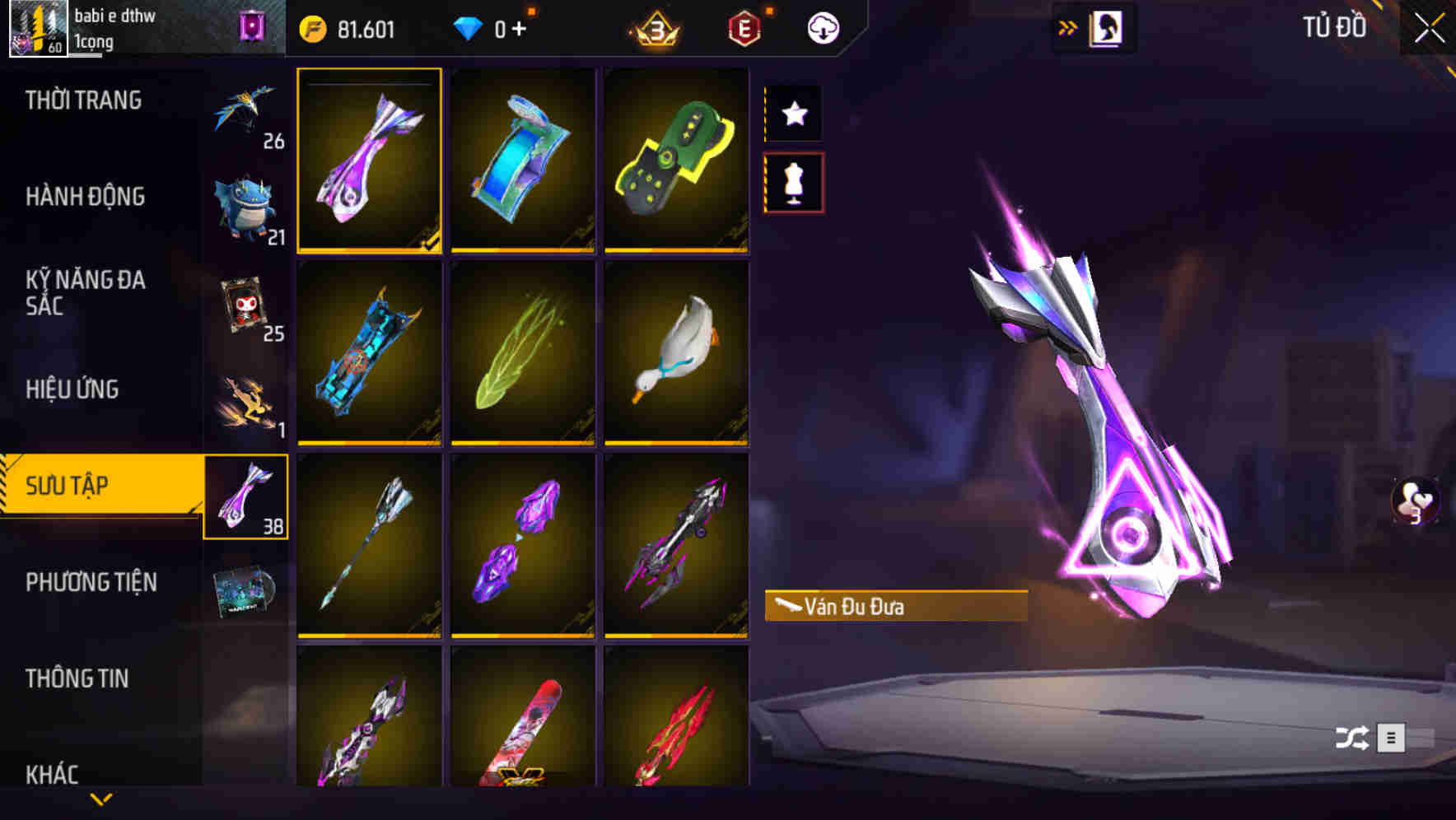Open the music disc category icon
Image resolution: width=1456 pixels, height=820 pixels.
click(245, 593)
